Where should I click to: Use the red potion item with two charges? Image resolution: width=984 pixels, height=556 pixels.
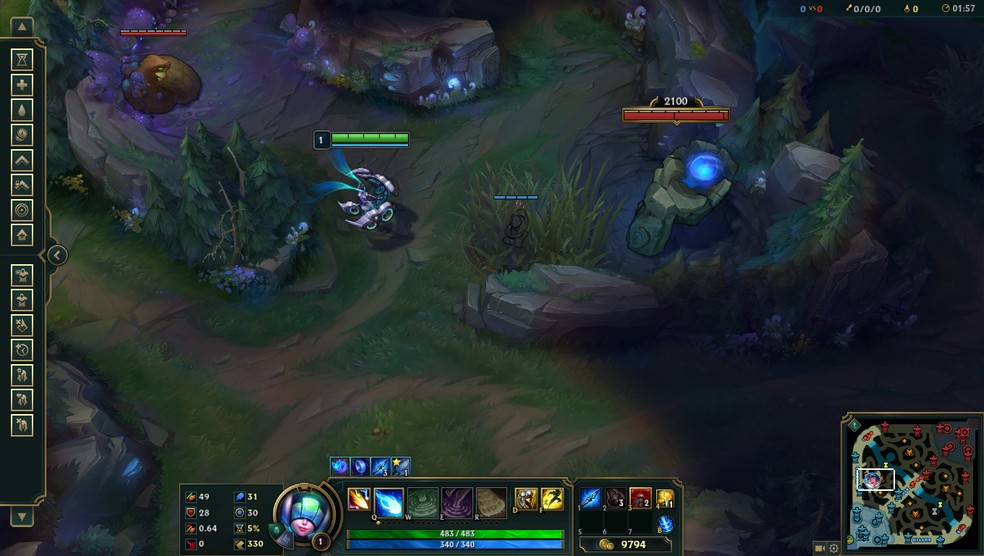tap(640, 498)
